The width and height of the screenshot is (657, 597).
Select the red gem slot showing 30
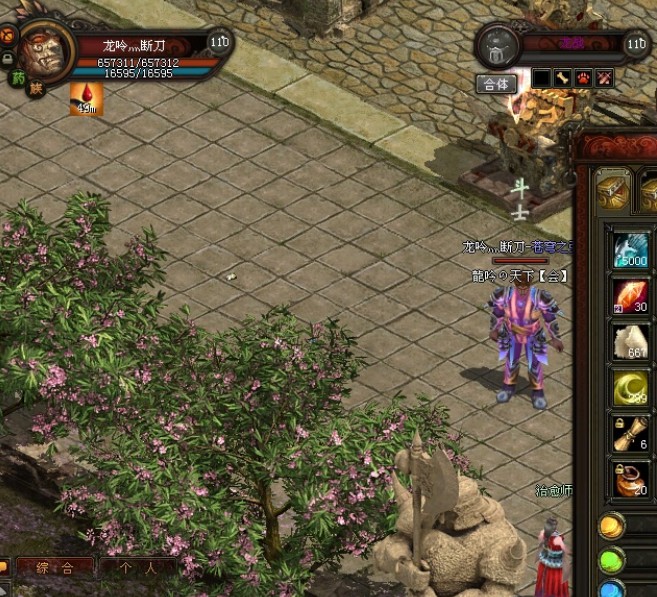pos(632,297)
